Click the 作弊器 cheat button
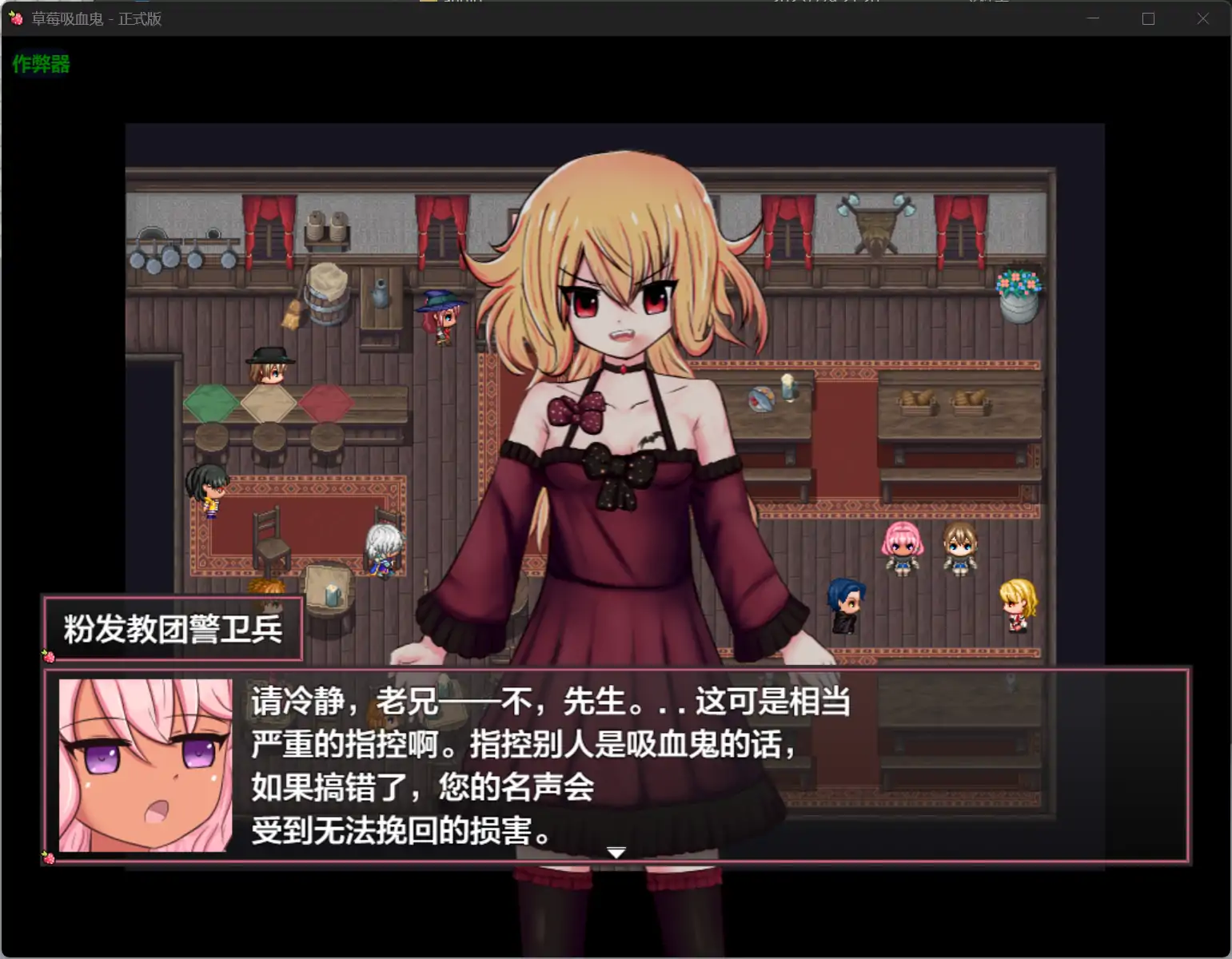The height and width of the screenshot is (959, 1232). 40,65
